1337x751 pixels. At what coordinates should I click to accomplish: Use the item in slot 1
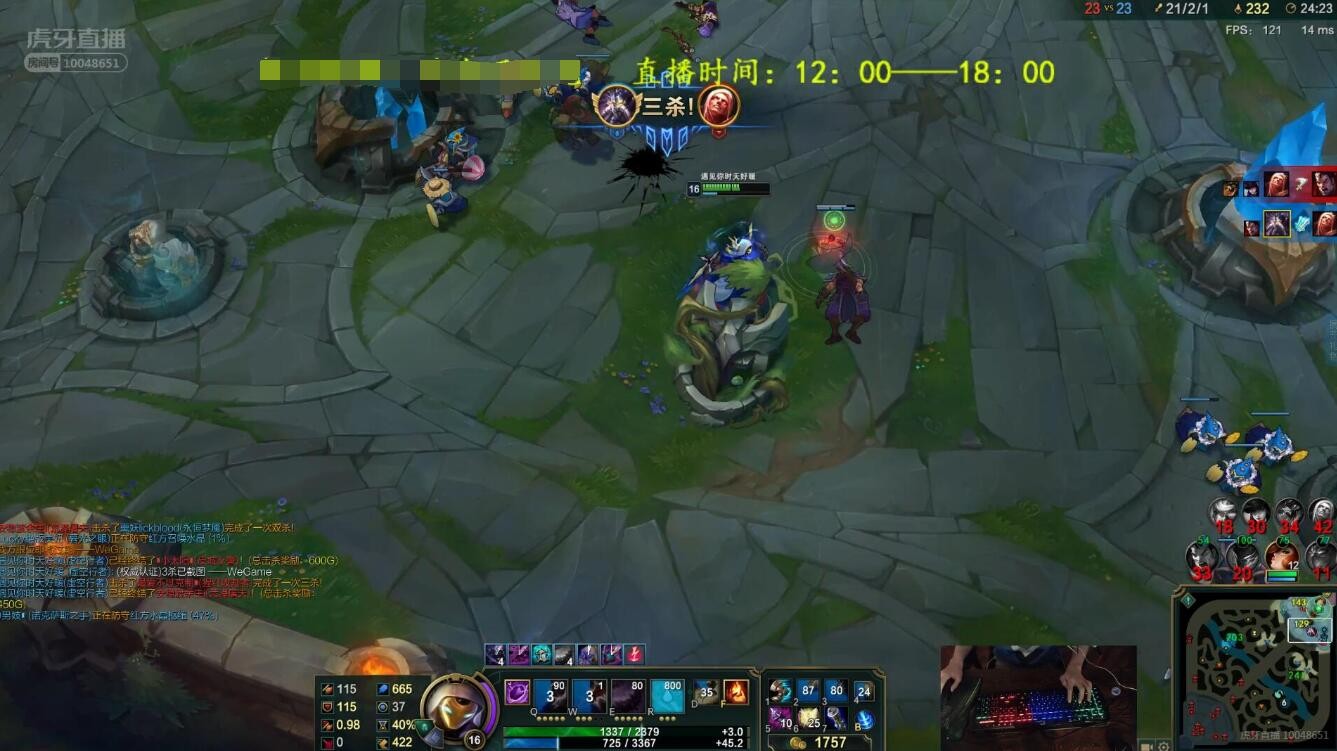[780, 691]
